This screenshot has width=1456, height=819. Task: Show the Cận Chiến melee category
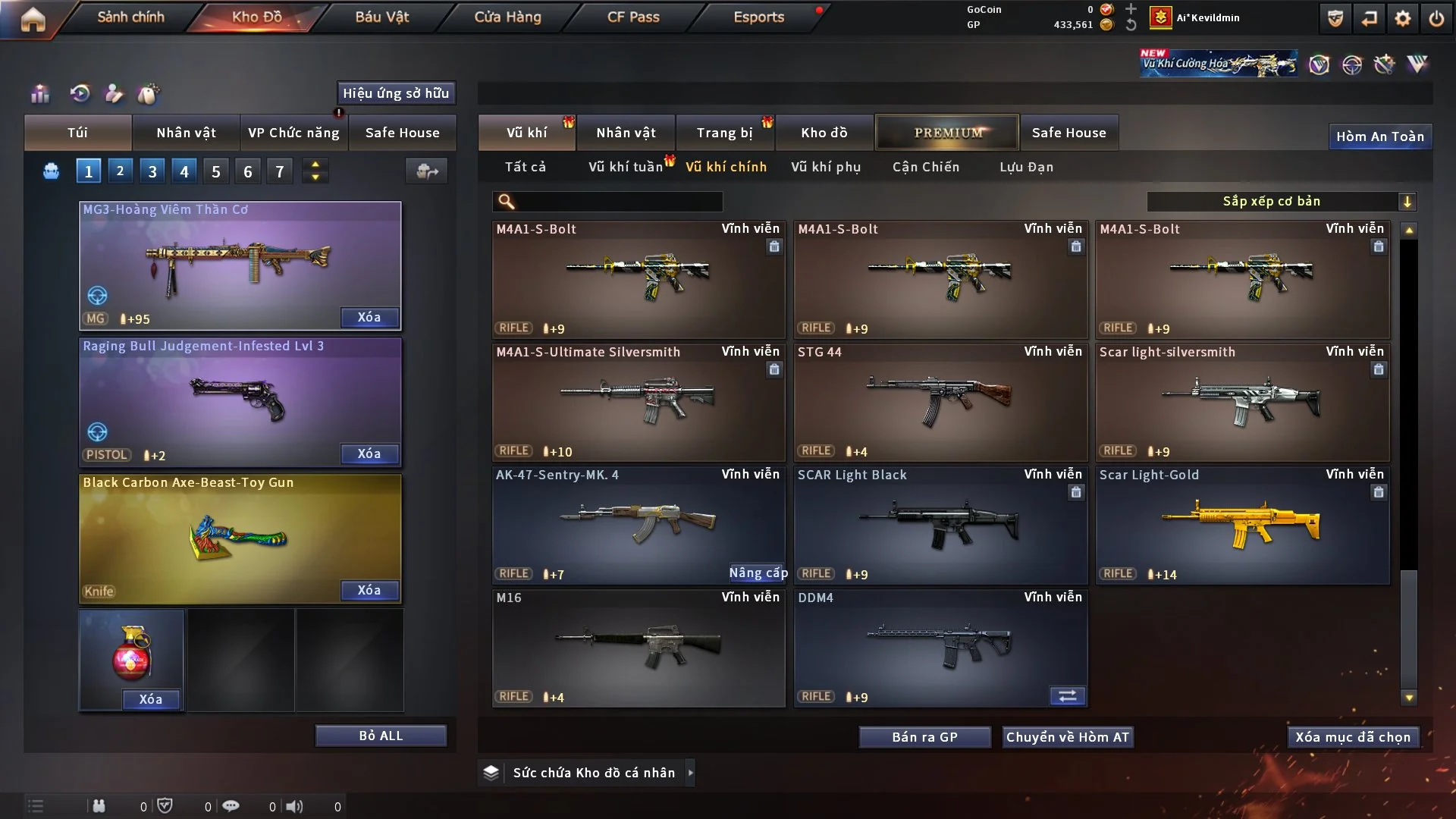point(925,167)
